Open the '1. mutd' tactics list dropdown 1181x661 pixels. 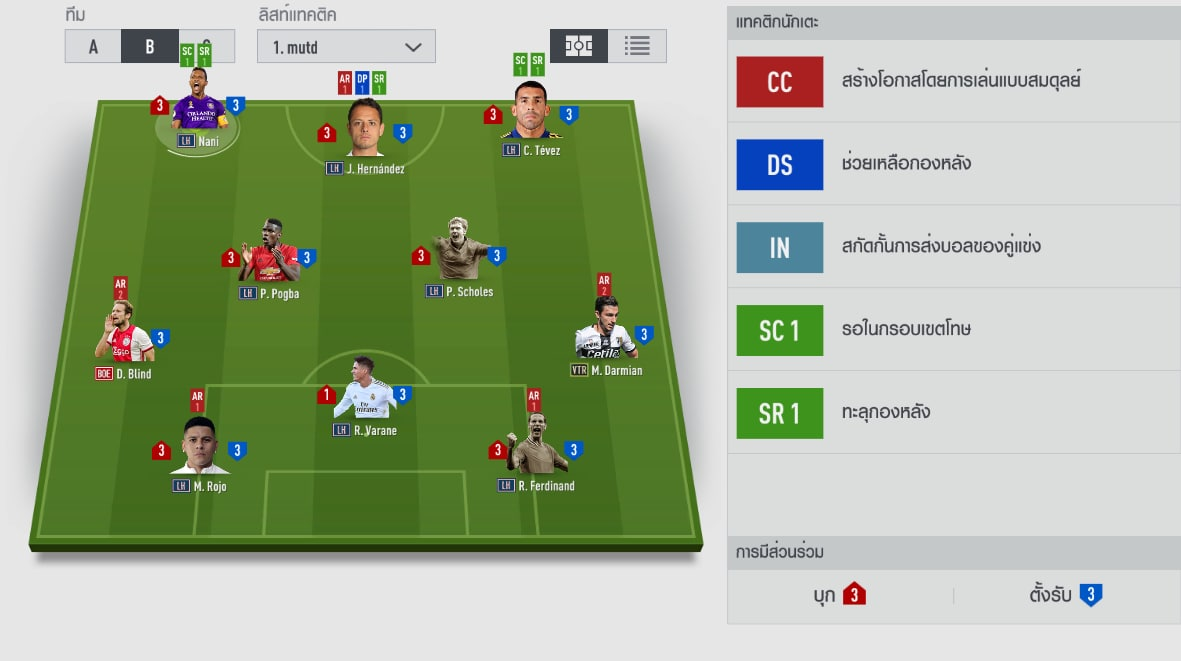[346, 47]
